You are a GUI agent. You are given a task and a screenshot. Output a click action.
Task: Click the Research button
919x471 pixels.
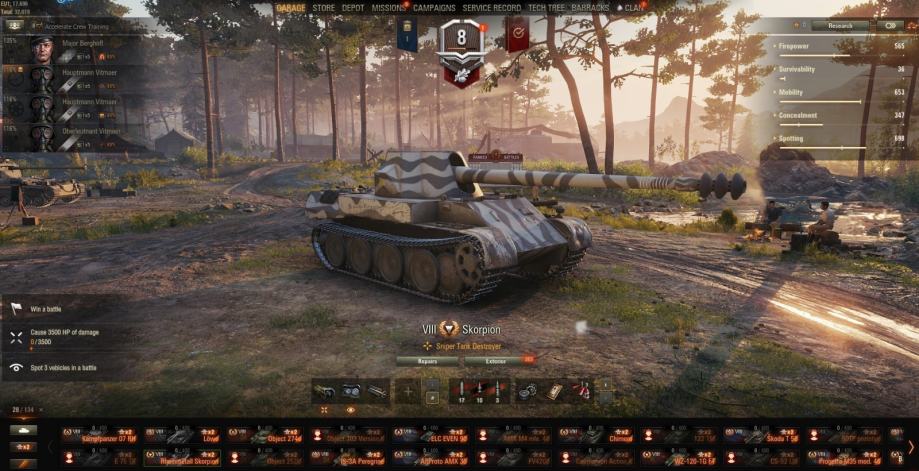click(839, 25)
